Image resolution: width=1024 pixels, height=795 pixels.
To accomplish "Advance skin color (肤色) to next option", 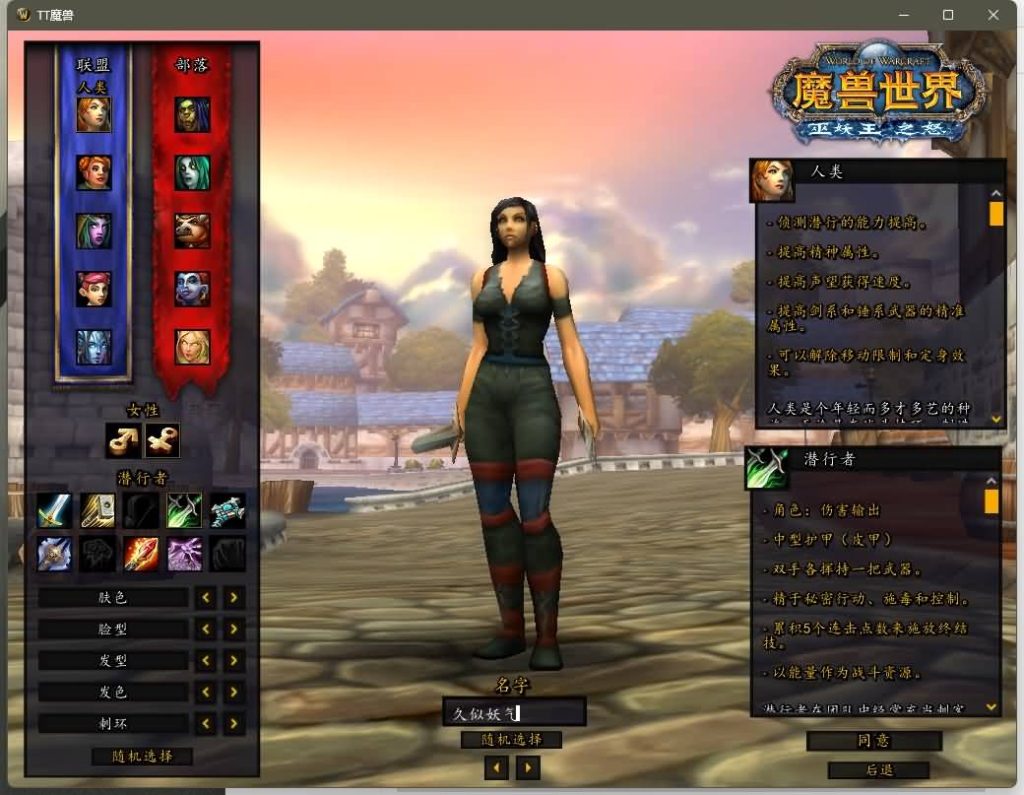I will (233, 598).
